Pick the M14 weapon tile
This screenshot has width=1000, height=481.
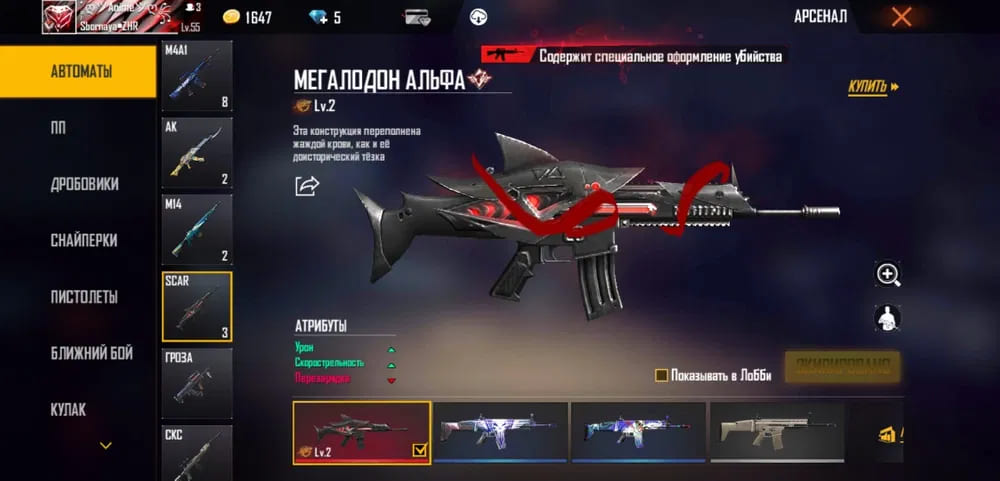click(197, 229)
